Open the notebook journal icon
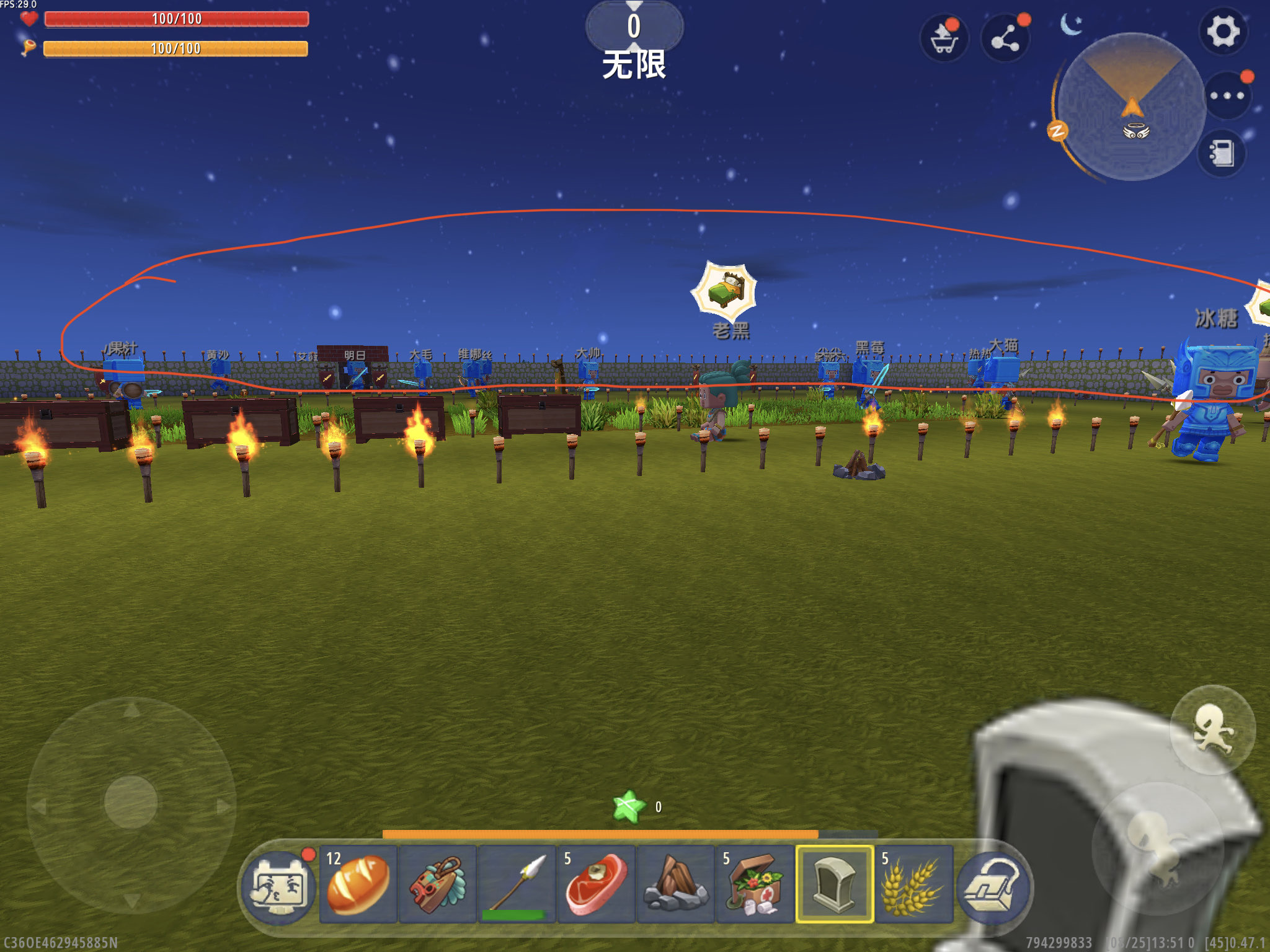This screenshot has width=1270, height=952. point(1222,153)
